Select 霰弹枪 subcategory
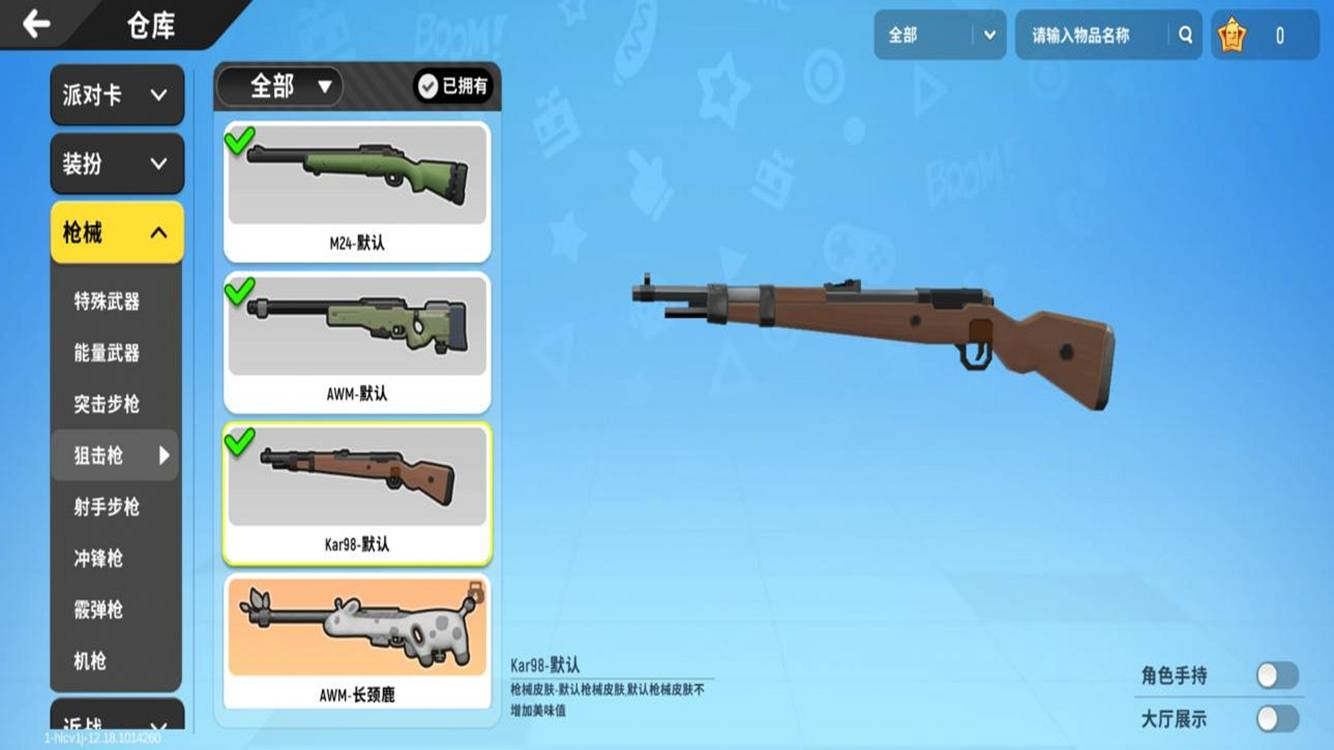This screenshot has width=1334, height=750. tap(99, 610)
